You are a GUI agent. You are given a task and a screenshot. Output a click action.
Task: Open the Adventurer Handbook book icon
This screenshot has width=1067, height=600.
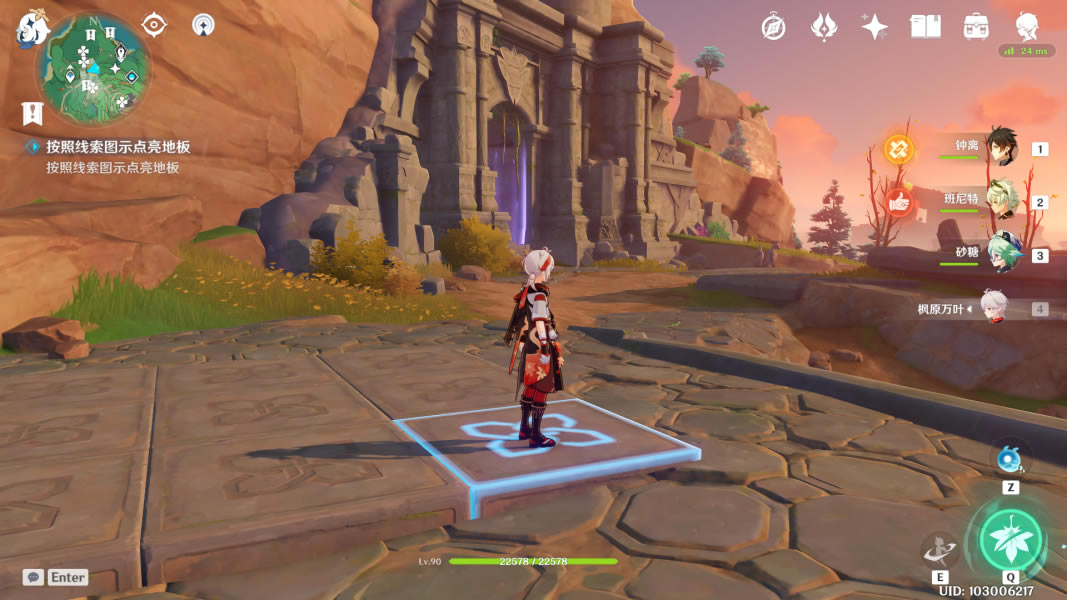(925, 27)
